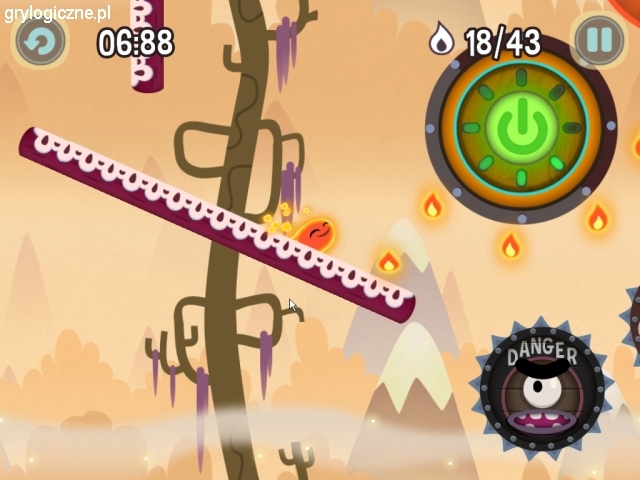Pause the game

[x=598, y=41]
